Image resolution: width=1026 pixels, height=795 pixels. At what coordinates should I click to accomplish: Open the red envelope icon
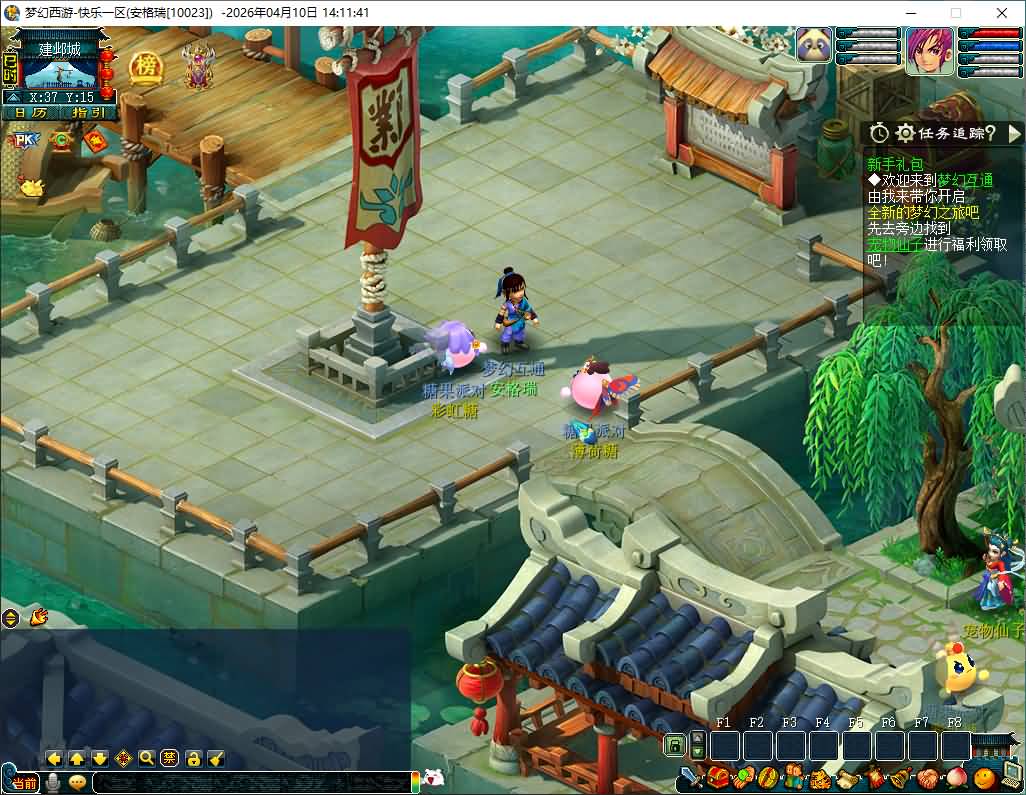[97, 143]
